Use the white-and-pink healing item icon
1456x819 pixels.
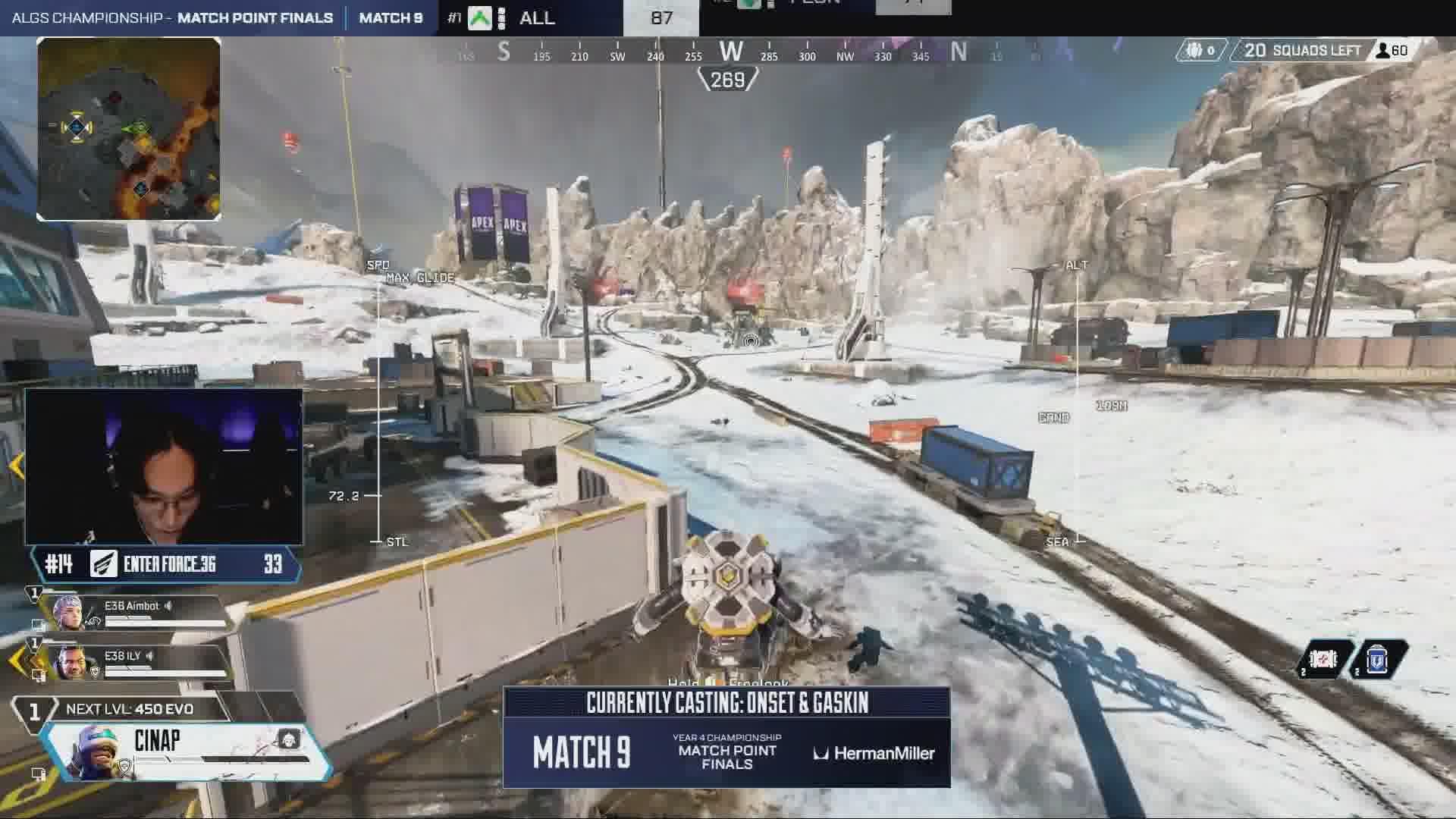pyautogui.click(x=1323, y=660)
